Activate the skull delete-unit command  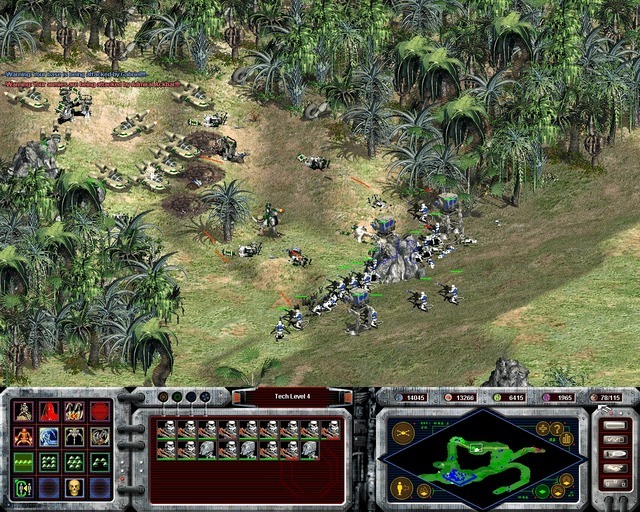(74, 488)
